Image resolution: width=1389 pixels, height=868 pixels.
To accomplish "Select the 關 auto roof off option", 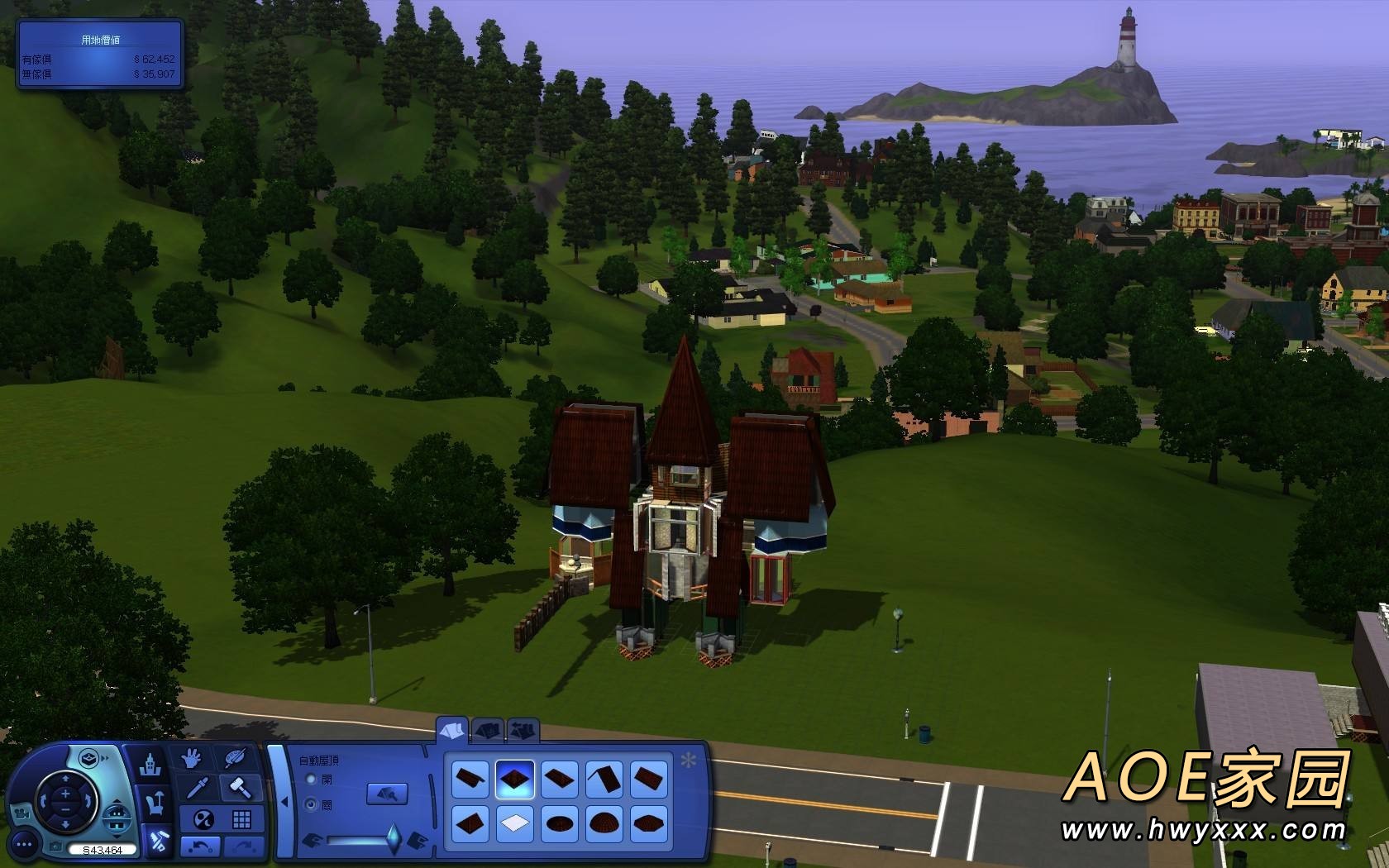I will coord(312,804).
